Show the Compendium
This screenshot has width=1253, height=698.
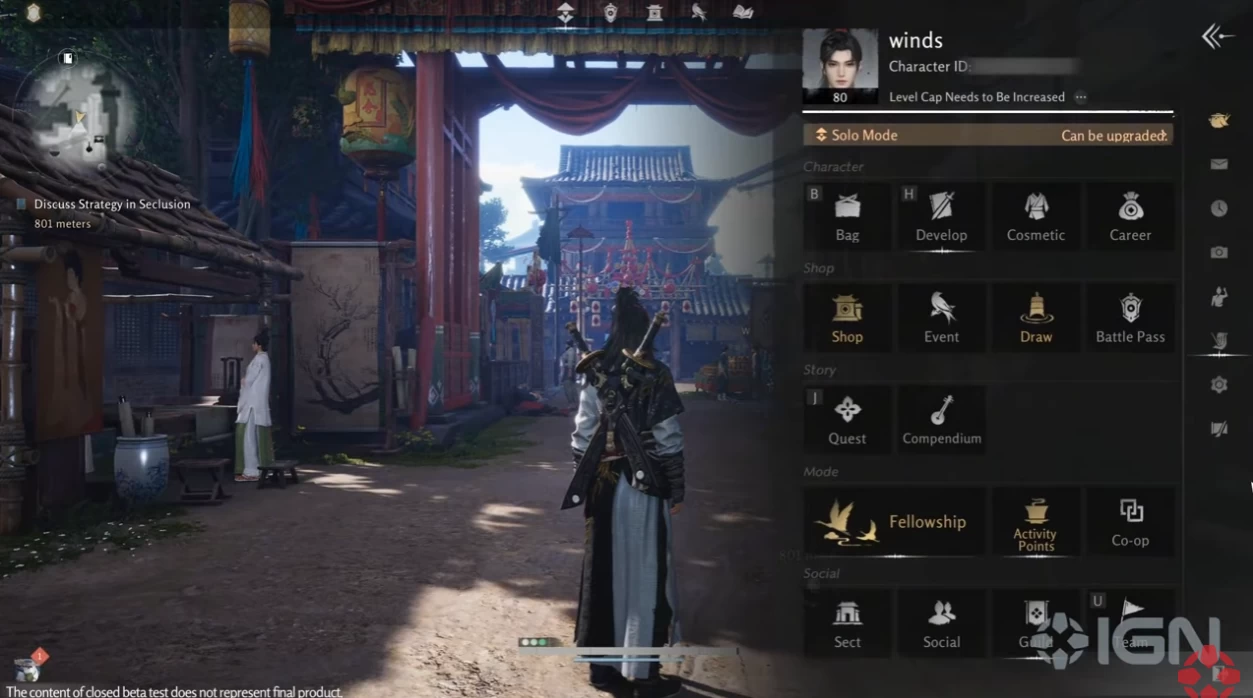[941, 420]
